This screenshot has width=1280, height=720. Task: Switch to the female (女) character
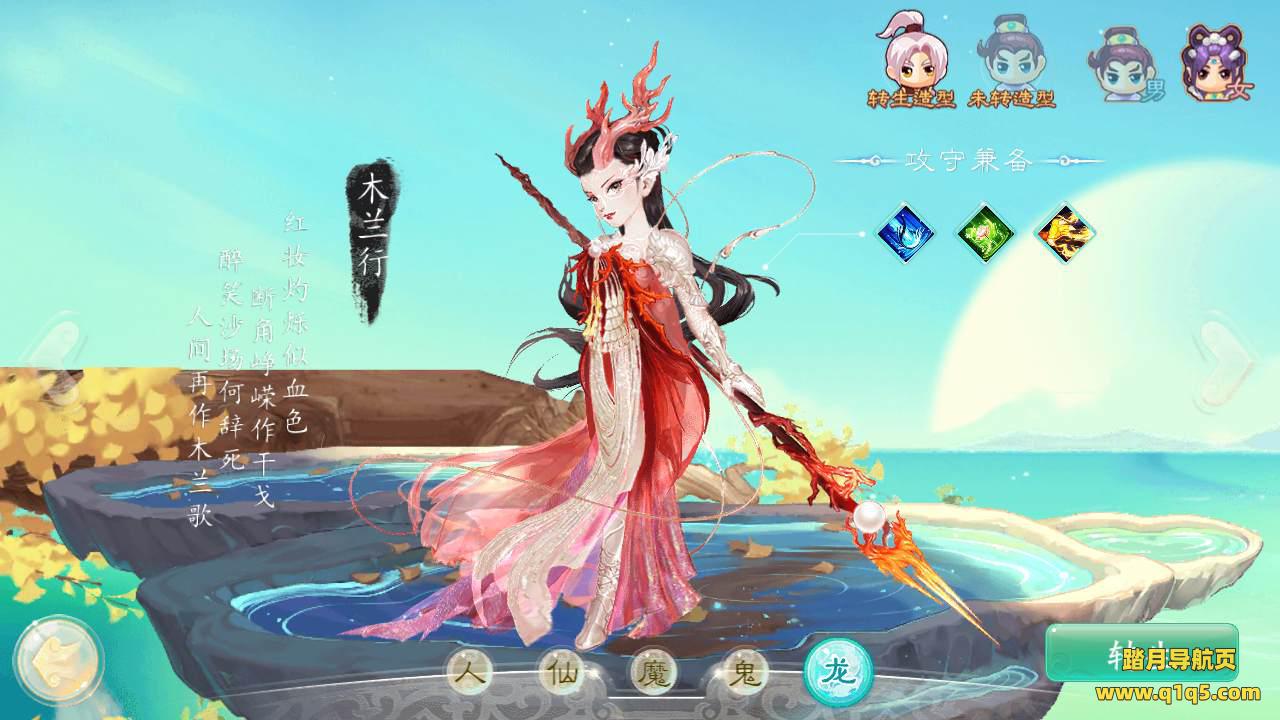click(x=1216, y=64)
